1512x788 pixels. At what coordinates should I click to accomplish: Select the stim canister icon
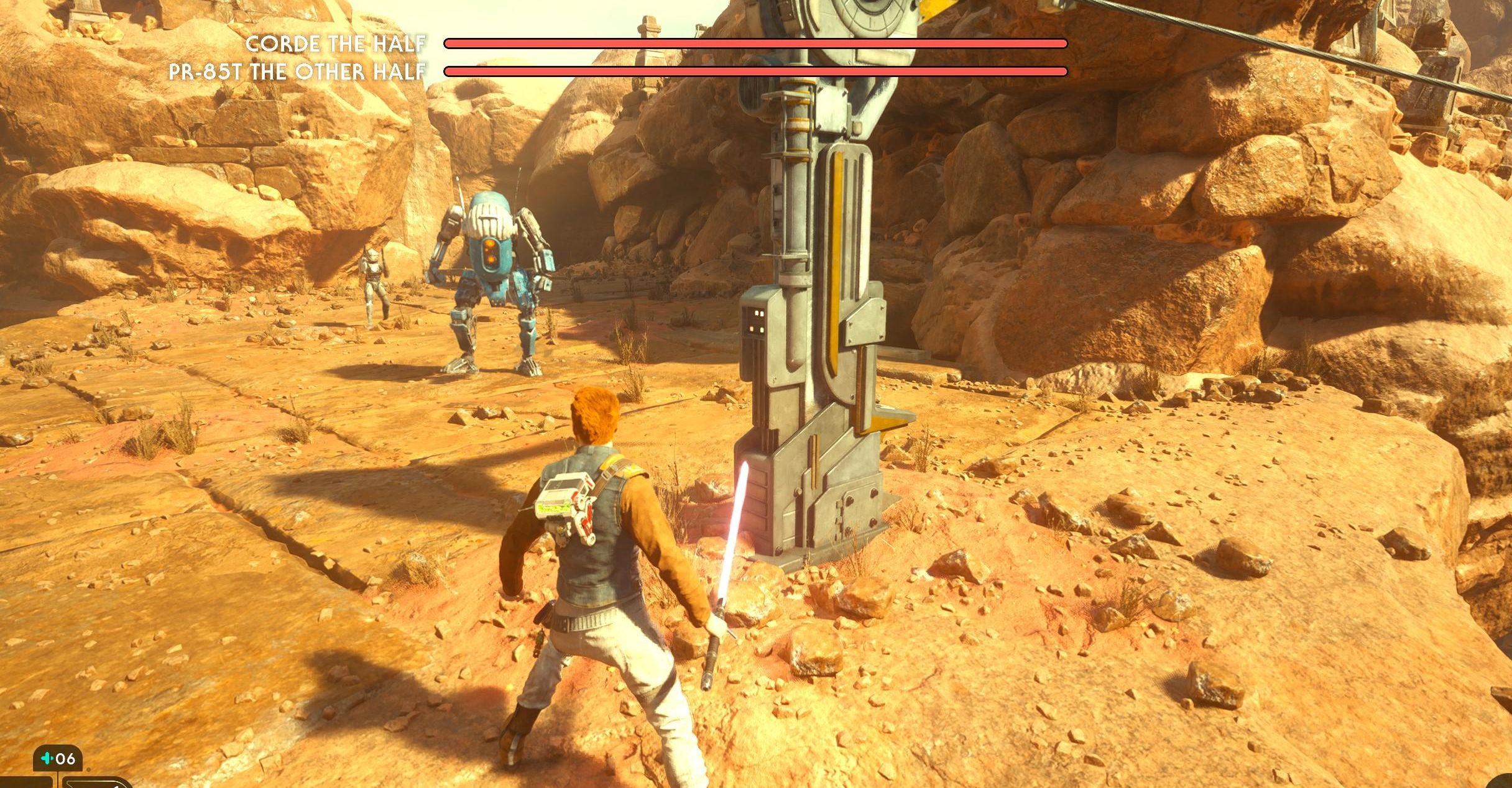(47, 759)
